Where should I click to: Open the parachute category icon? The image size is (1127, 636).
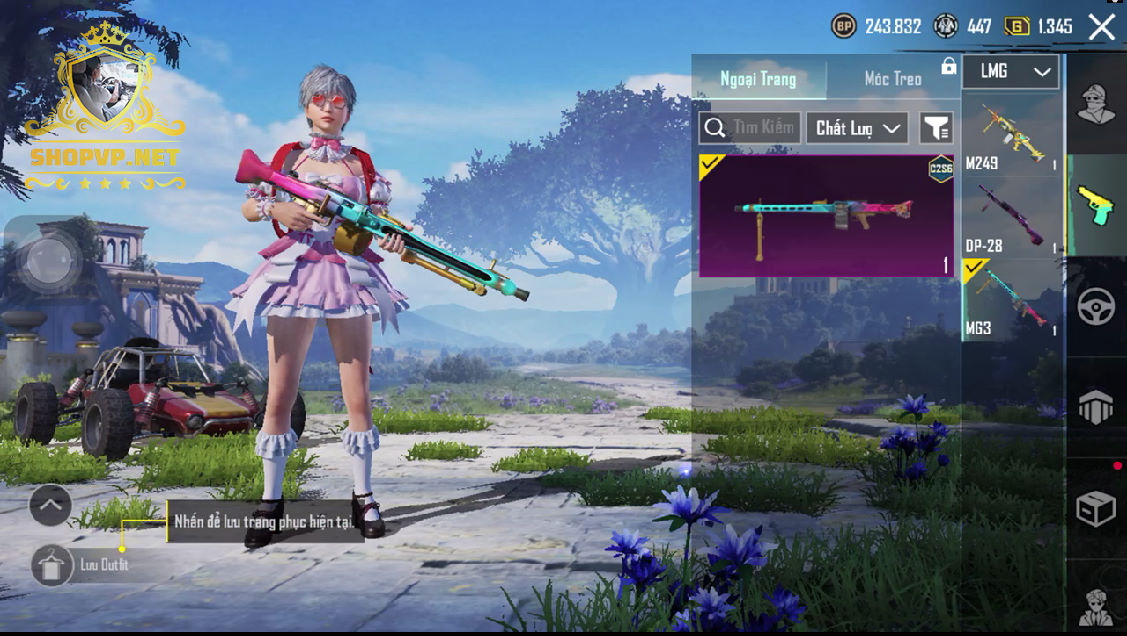coord(1096,408)
